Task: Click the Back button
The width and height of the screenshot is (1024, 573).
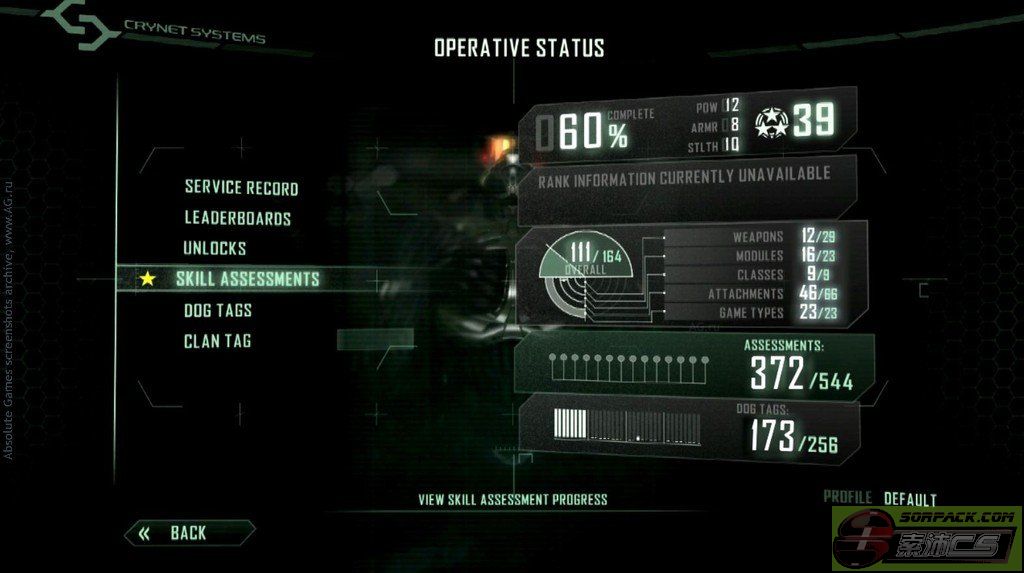Action: pos(188,533)
